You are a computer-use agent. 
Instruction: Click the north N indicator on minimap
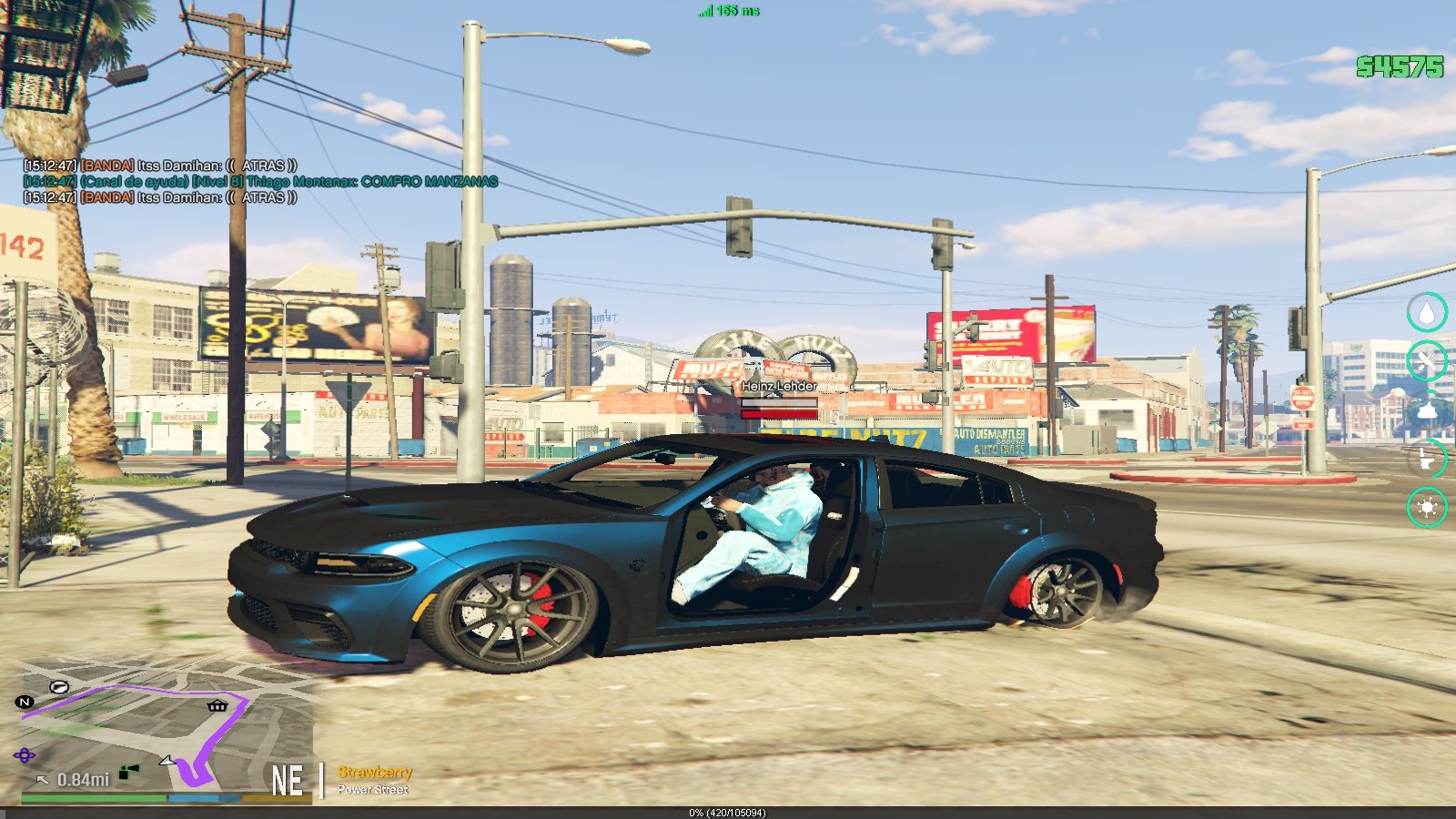pos(25,702)
